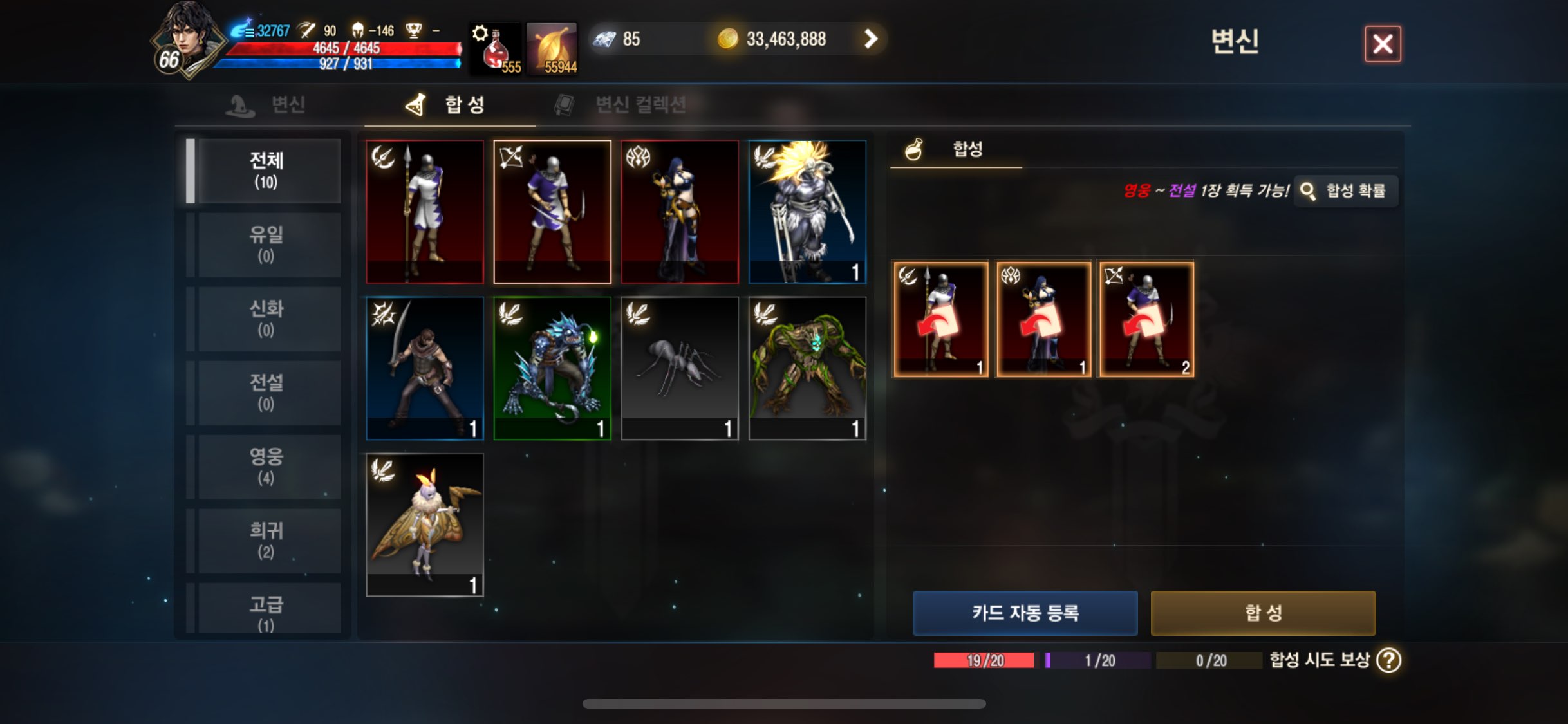1568x724 pixels.
Task: Click the 카드 자동 등록 button
Action: pos(1025,613)
